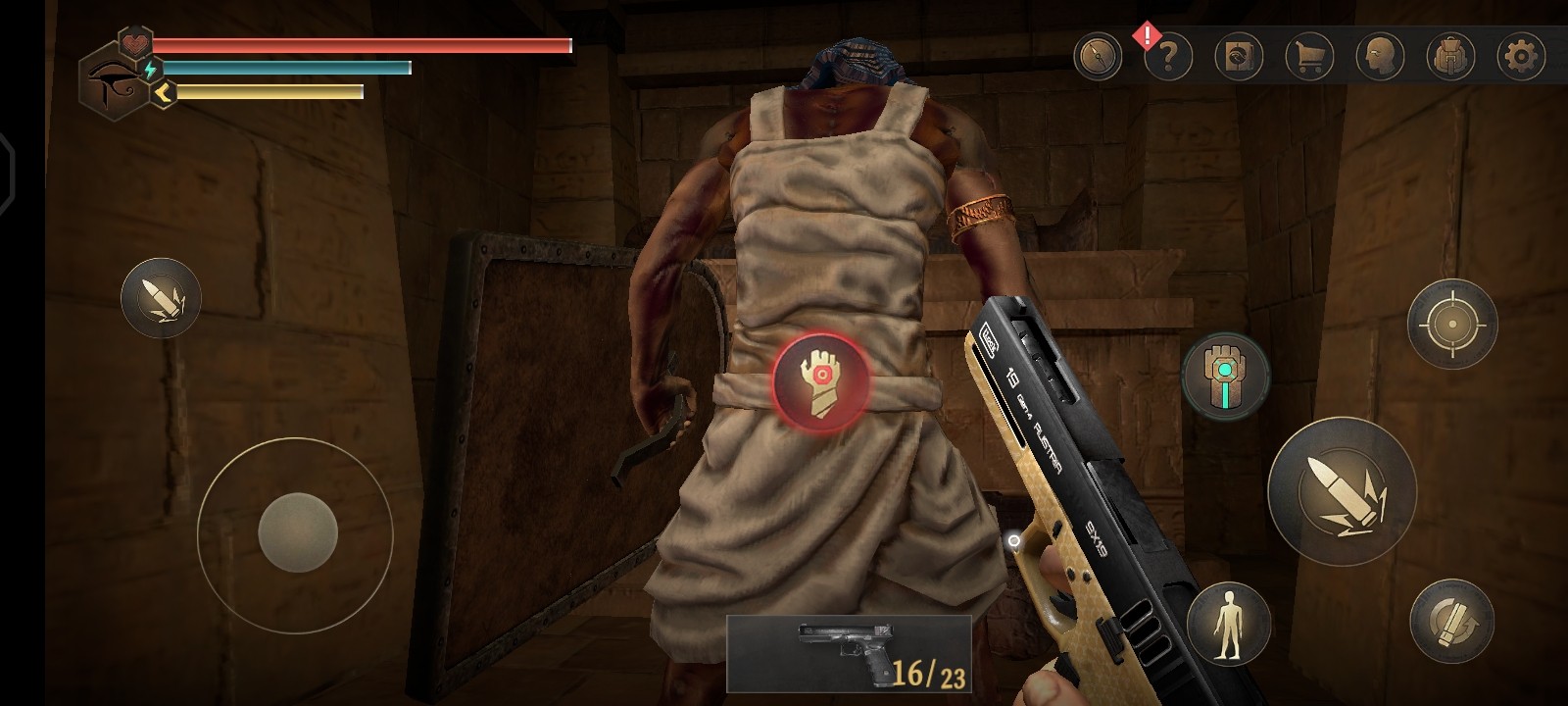Open the gear settings menu
1568x706 pixels.
(x=1521, y=56)
